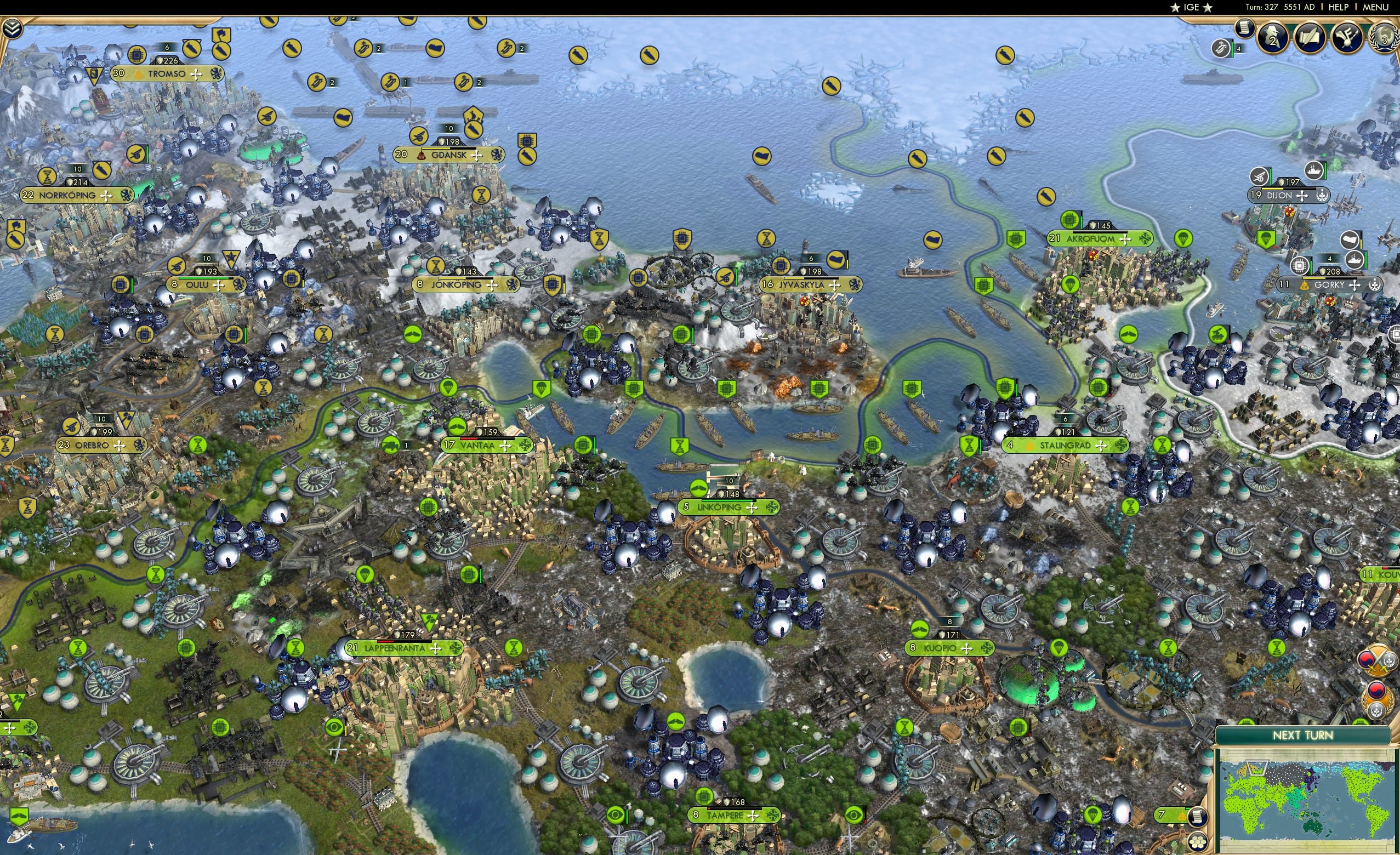Open the Diplomacy overview quill-and-scroll icon
1400x855 pixels.
tap(1310, 38)
